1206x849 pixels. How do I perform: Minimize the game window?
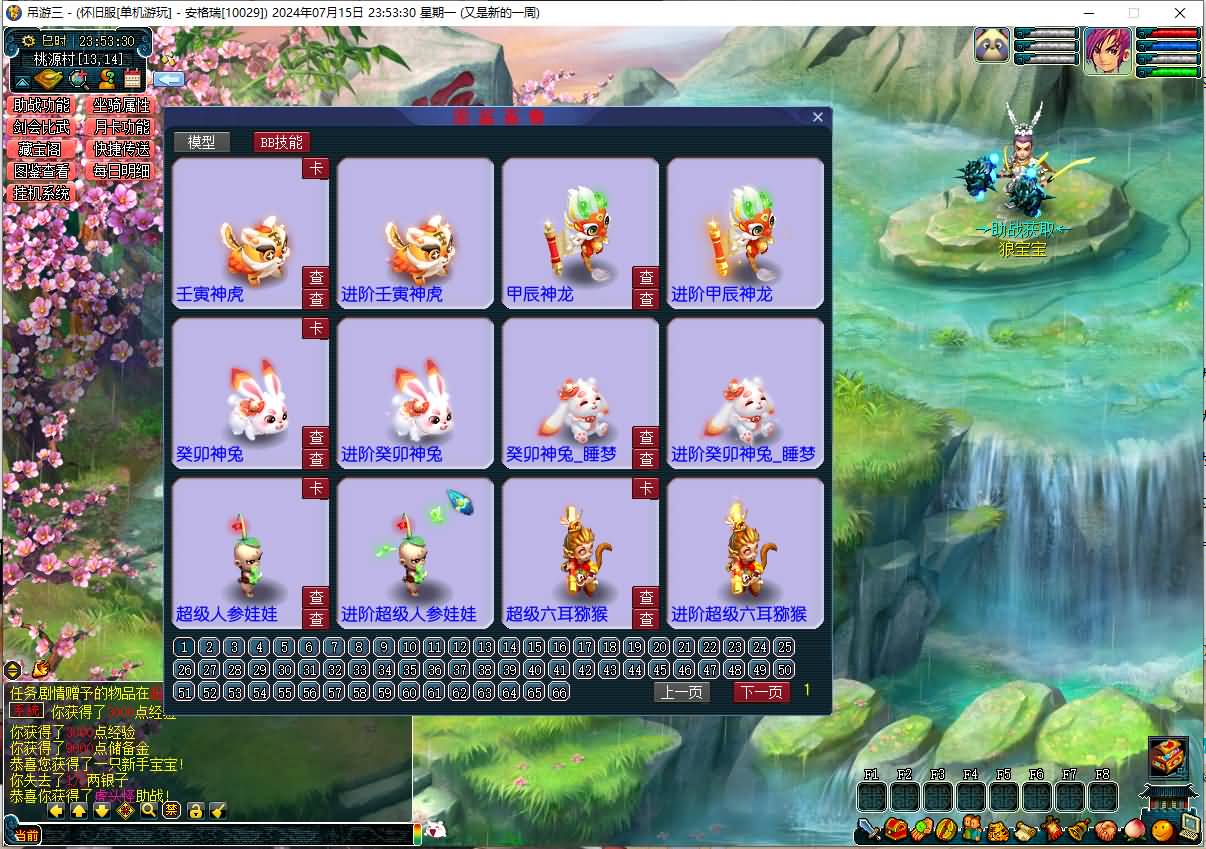[1088, 13]
